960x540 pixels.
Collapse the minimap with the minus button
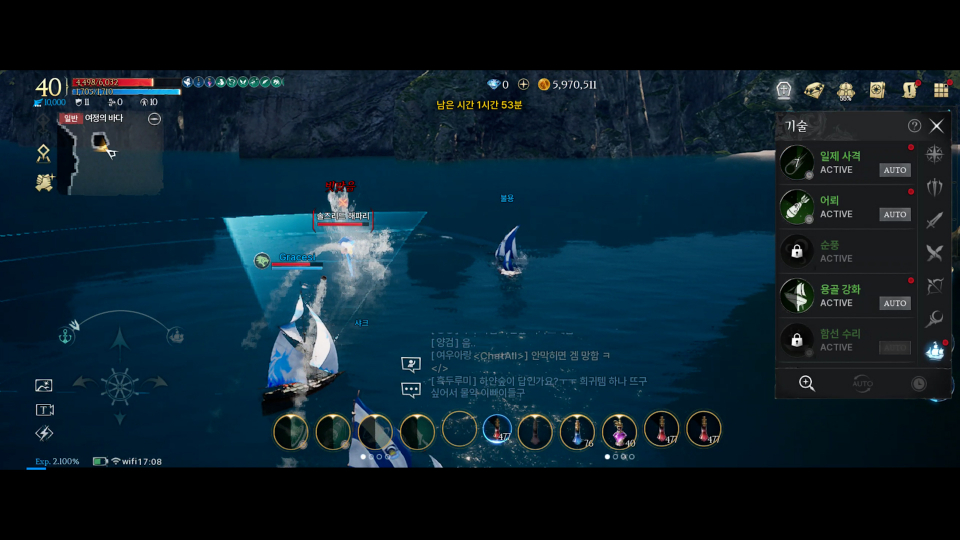coord(154,119)
